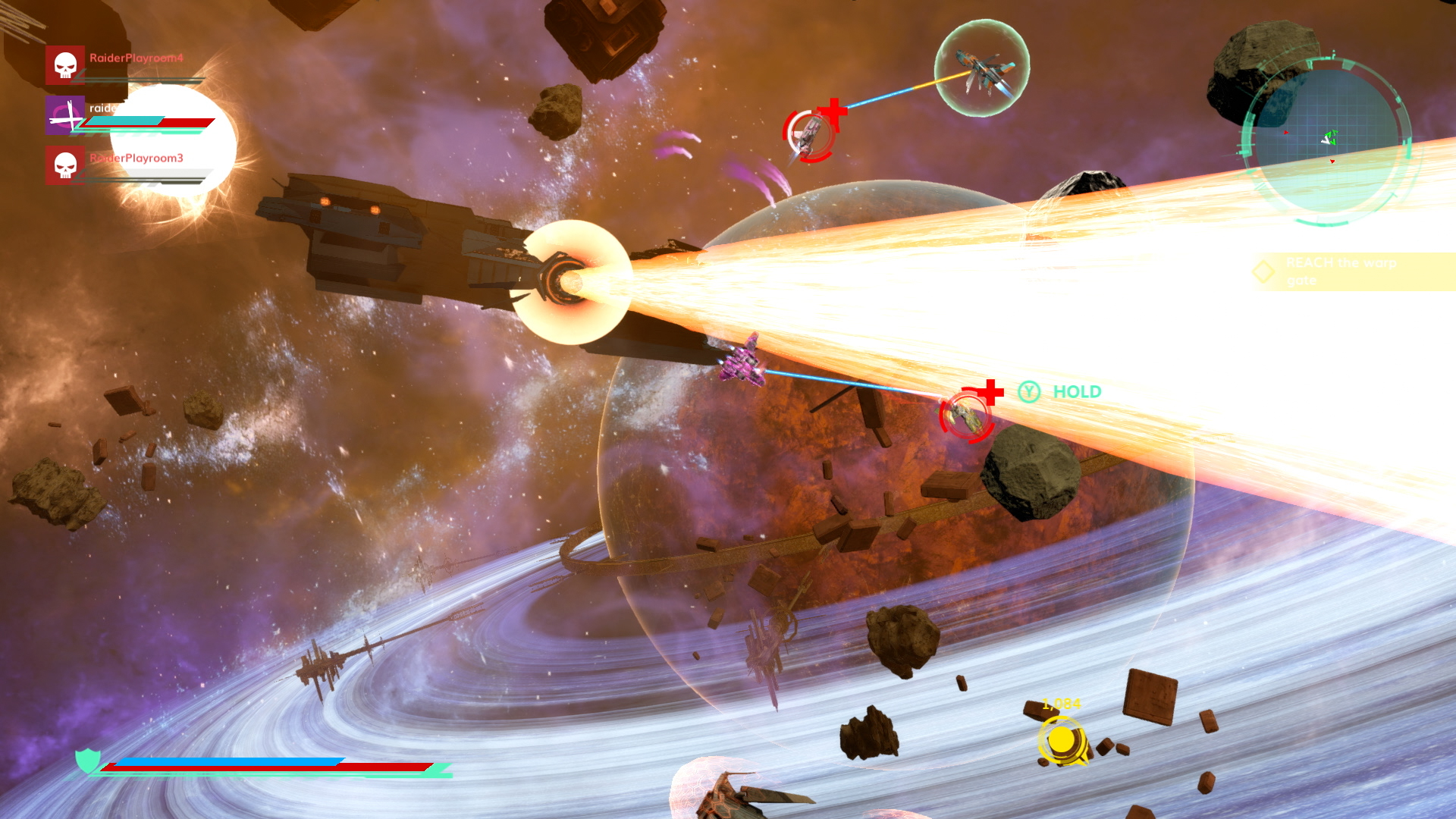1456x819 pixels.
Task: Click the teal shield icon
Action: coord(88,760)
